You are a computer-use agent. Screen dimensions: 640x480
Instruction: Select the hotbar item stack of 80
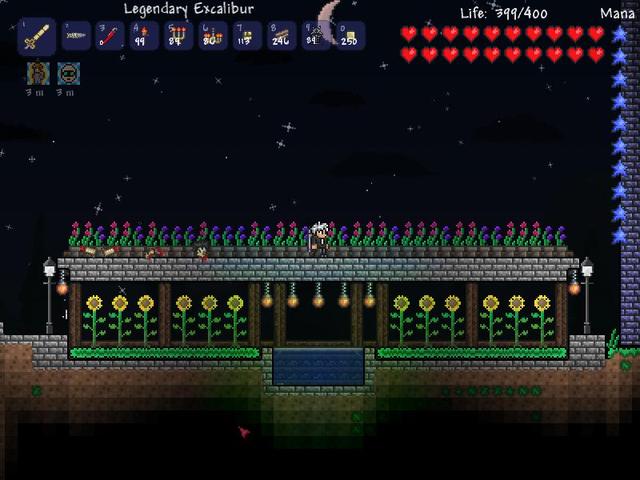pos(213,36)
